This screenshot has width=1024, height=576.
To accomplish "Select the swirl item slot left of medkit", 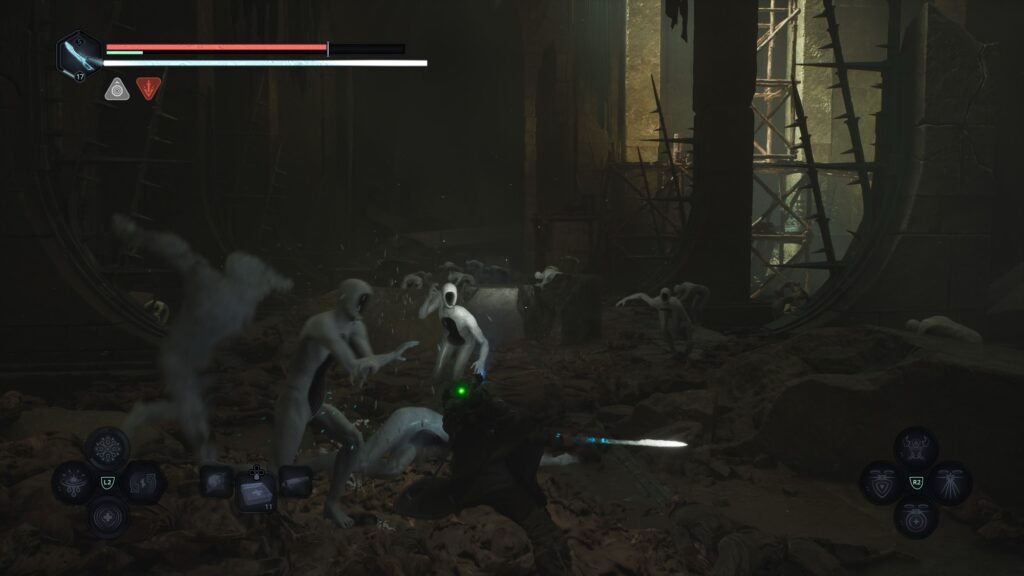I will (x=217, y=482).
